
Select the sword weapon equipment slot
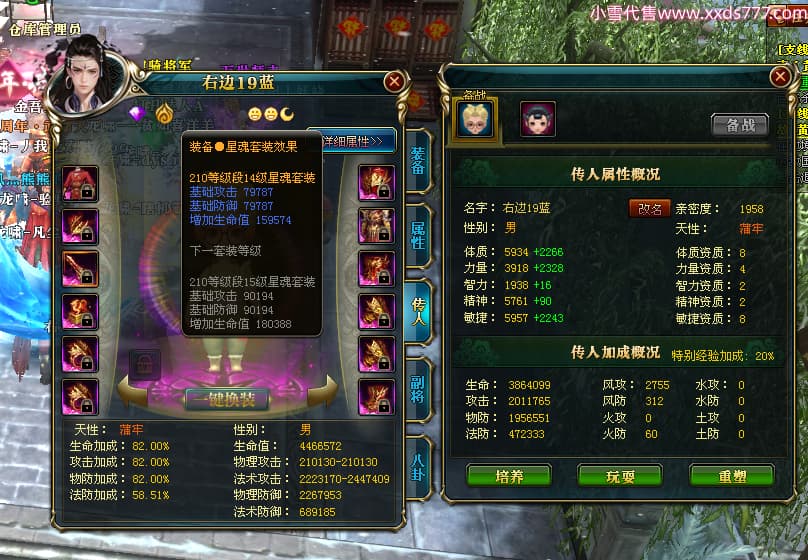point(80,269)
